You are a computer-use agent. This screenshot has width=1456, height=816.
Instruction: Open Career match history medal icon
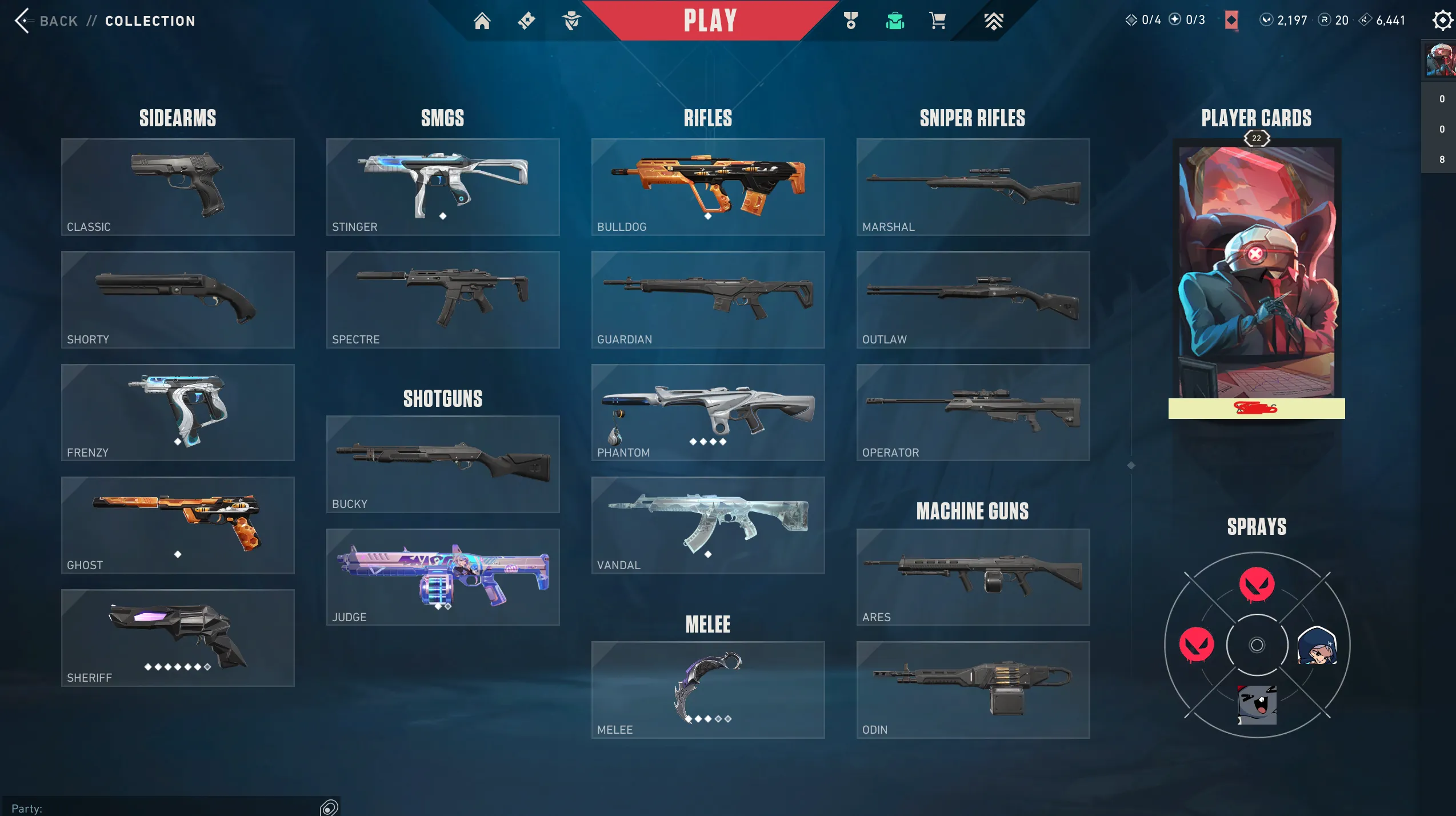[850, 21]
